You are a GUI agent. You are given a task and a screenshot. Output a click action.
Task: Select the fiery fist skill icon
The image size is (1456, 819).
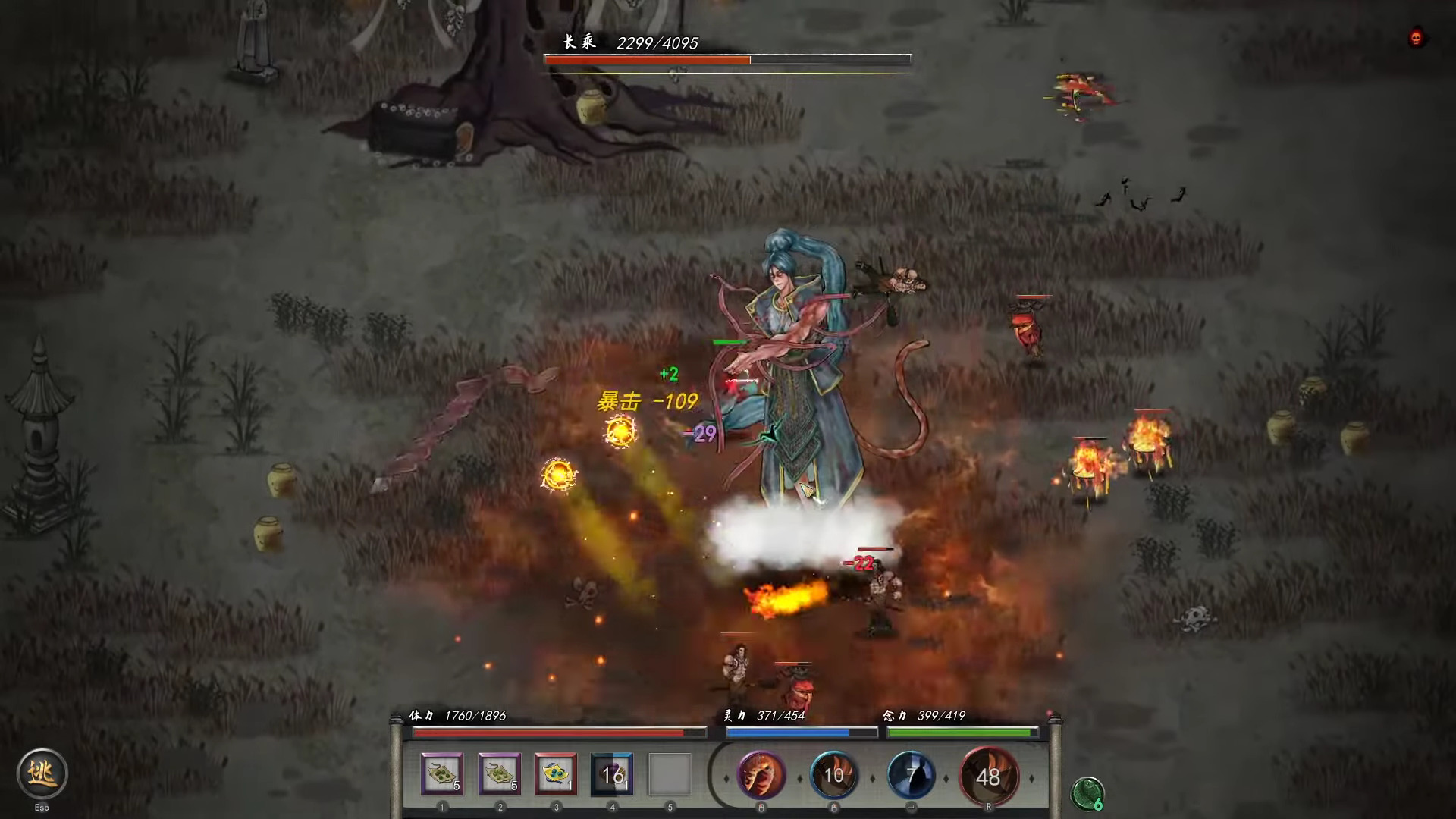pos(761,776)
